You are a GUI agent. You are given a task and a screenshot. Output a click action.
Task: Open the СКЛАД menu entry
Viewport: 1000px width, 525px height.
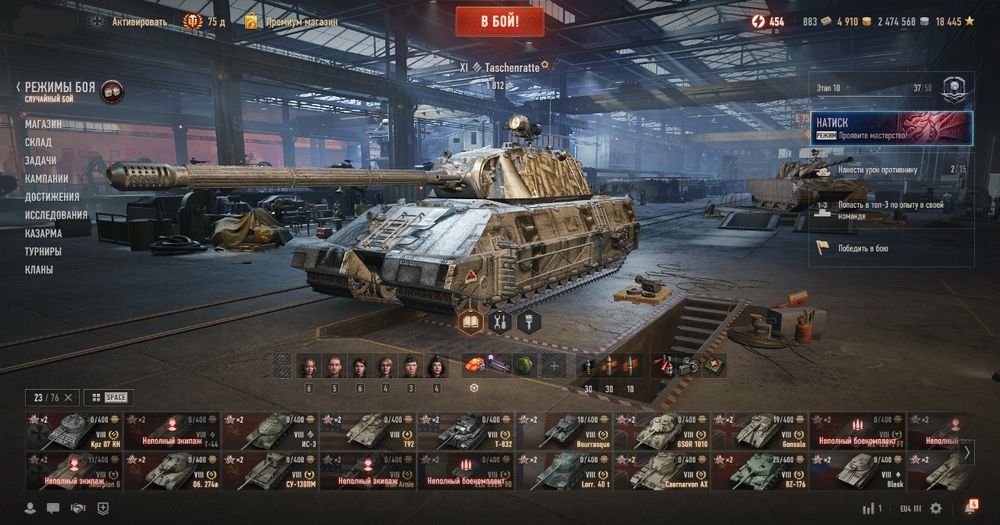click(x=39, y=142)
